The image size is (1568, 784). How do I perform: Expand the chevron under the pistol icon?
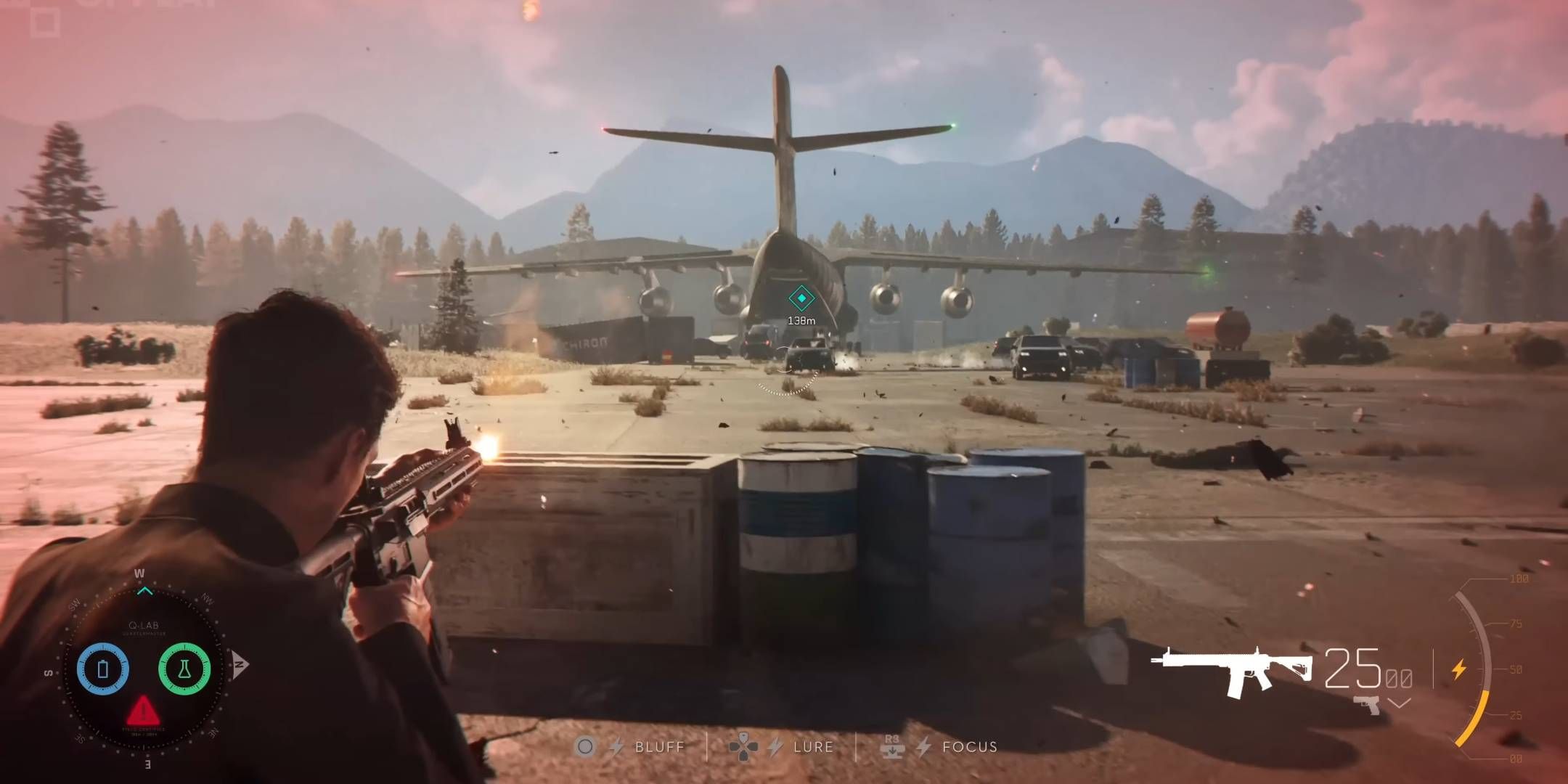[x=1398, y=703]
